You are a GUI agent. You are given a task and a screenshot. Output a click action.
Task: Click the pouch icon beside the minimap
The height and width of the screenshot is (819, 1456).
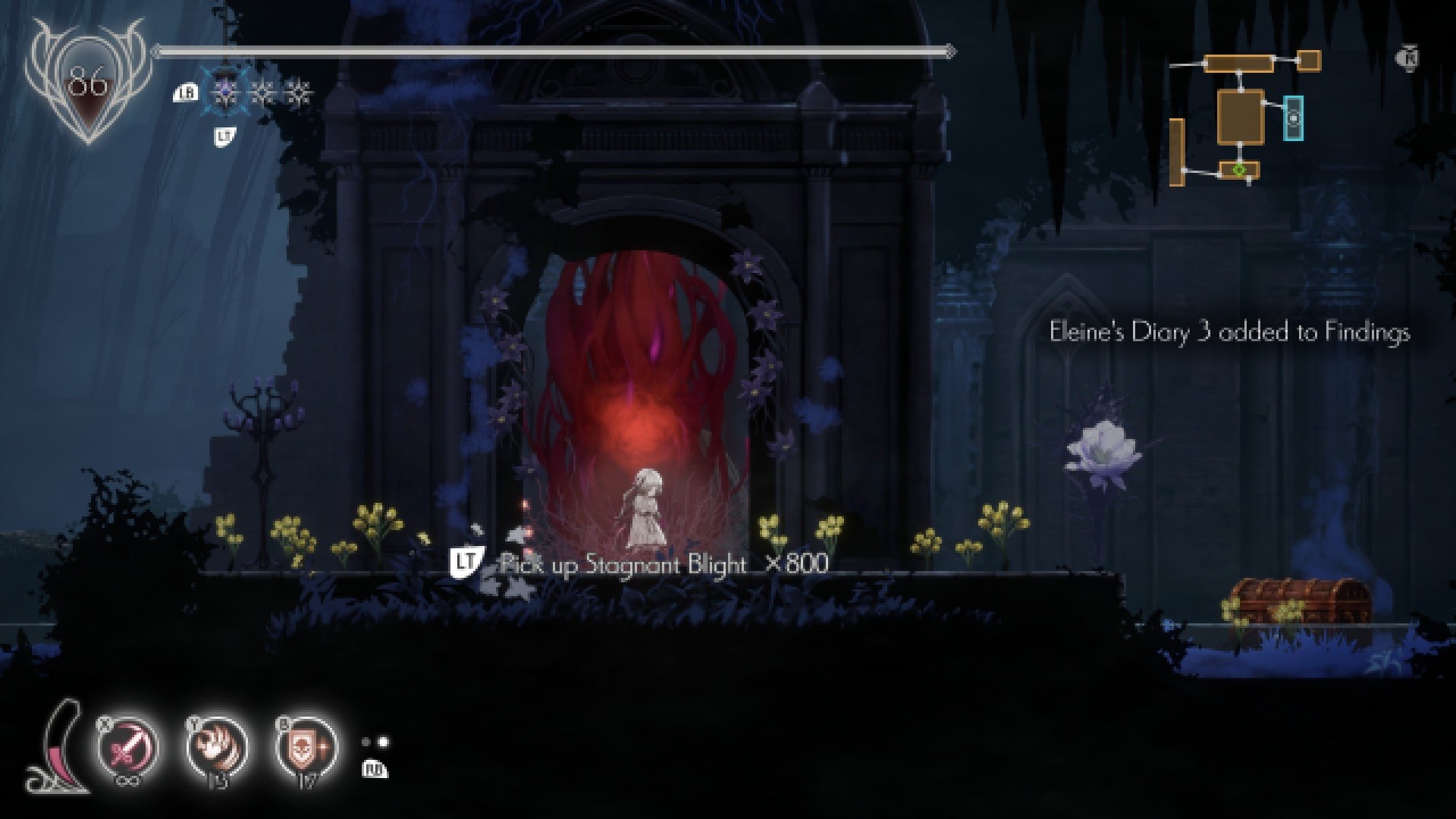point(1409,56)
